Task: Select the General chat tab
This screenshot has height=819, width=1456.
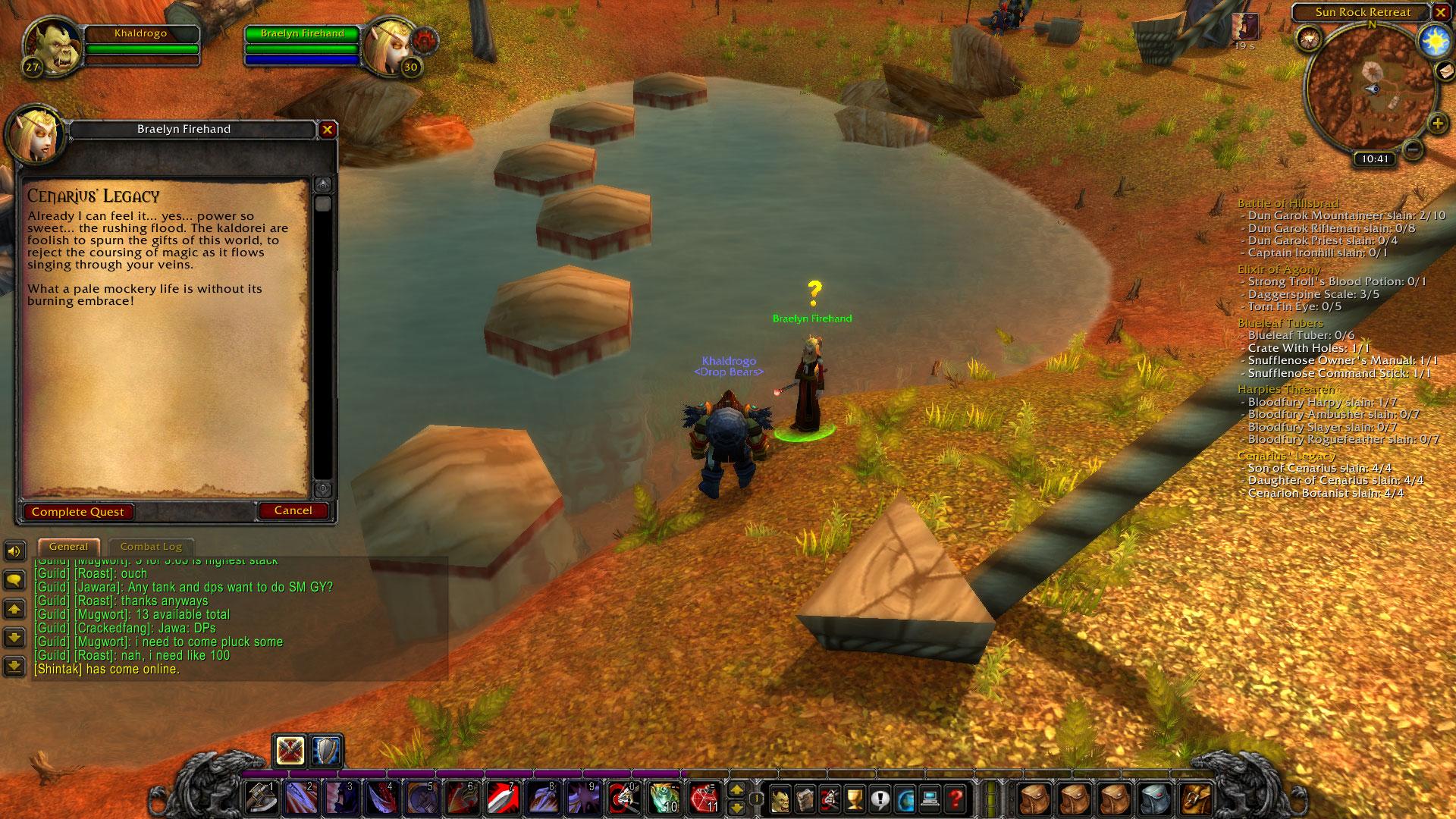Action: (68, 546)
